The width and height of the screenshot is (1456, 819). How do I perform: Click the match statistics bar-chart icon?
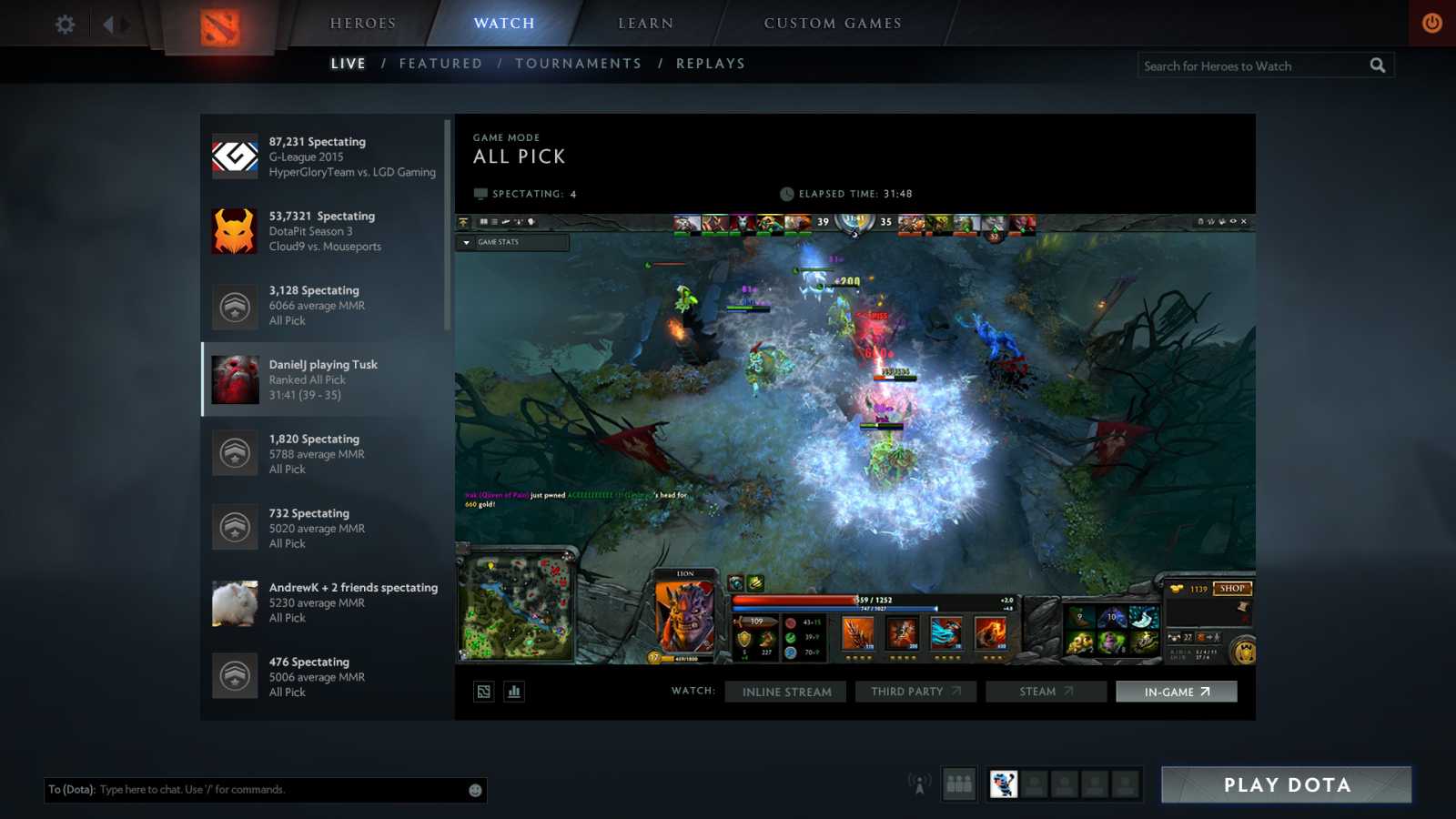pyautogui.click(x=514, y=692)
